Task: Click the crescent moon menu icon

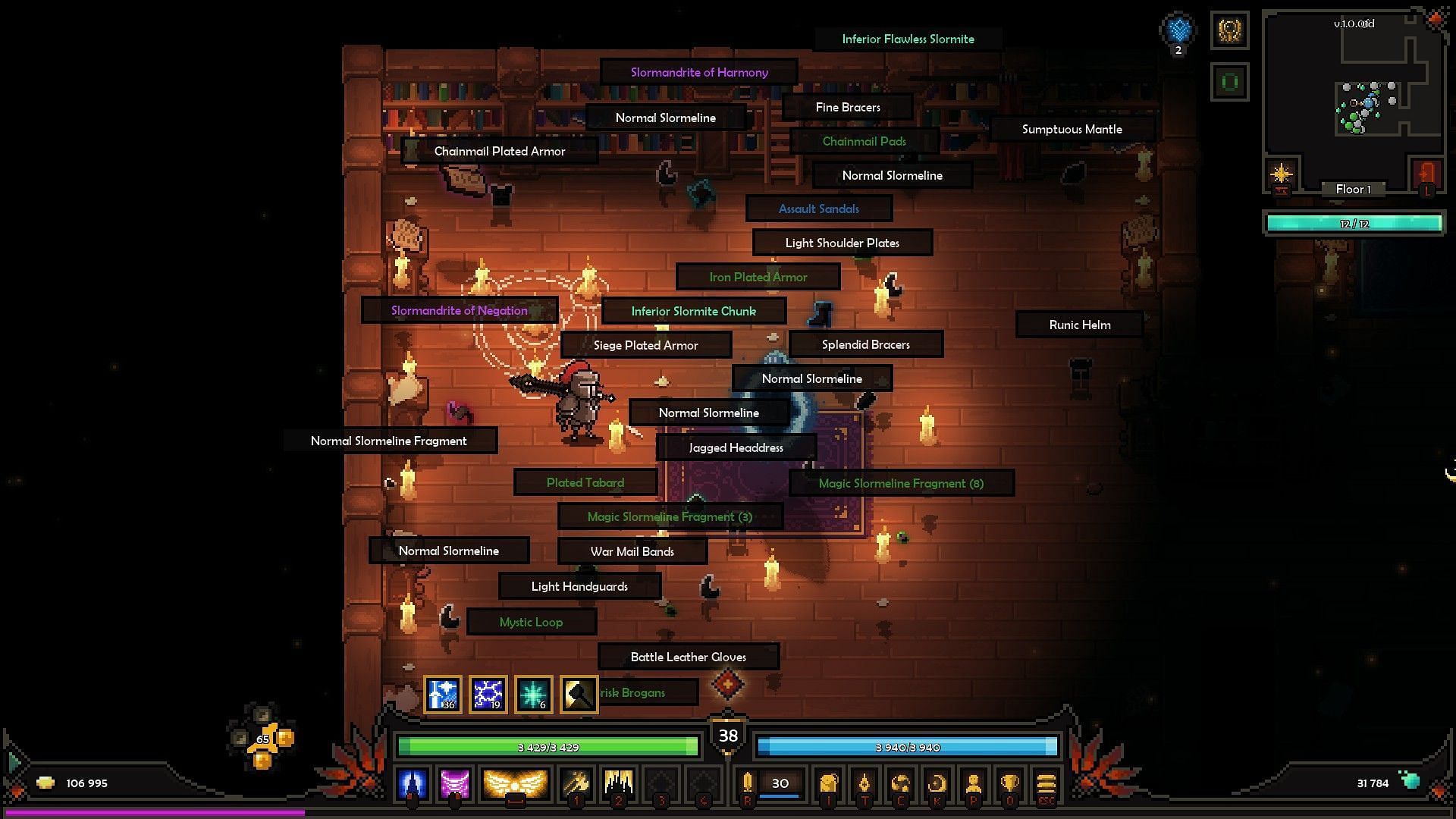Action: point(937,783)
